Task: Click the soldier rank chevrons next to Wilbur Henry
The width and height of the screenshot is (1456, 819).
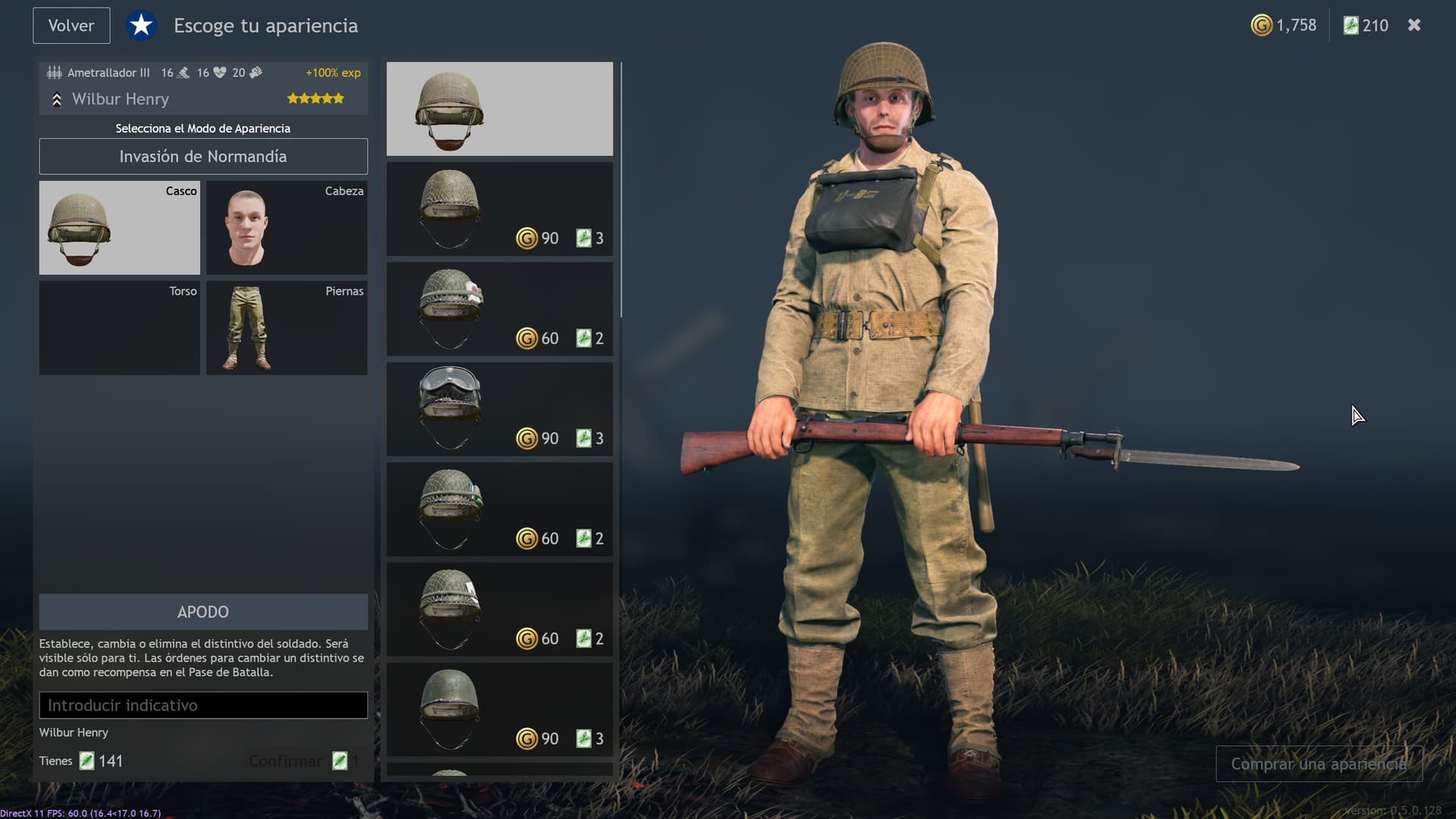Action: [x=56, y=99]
